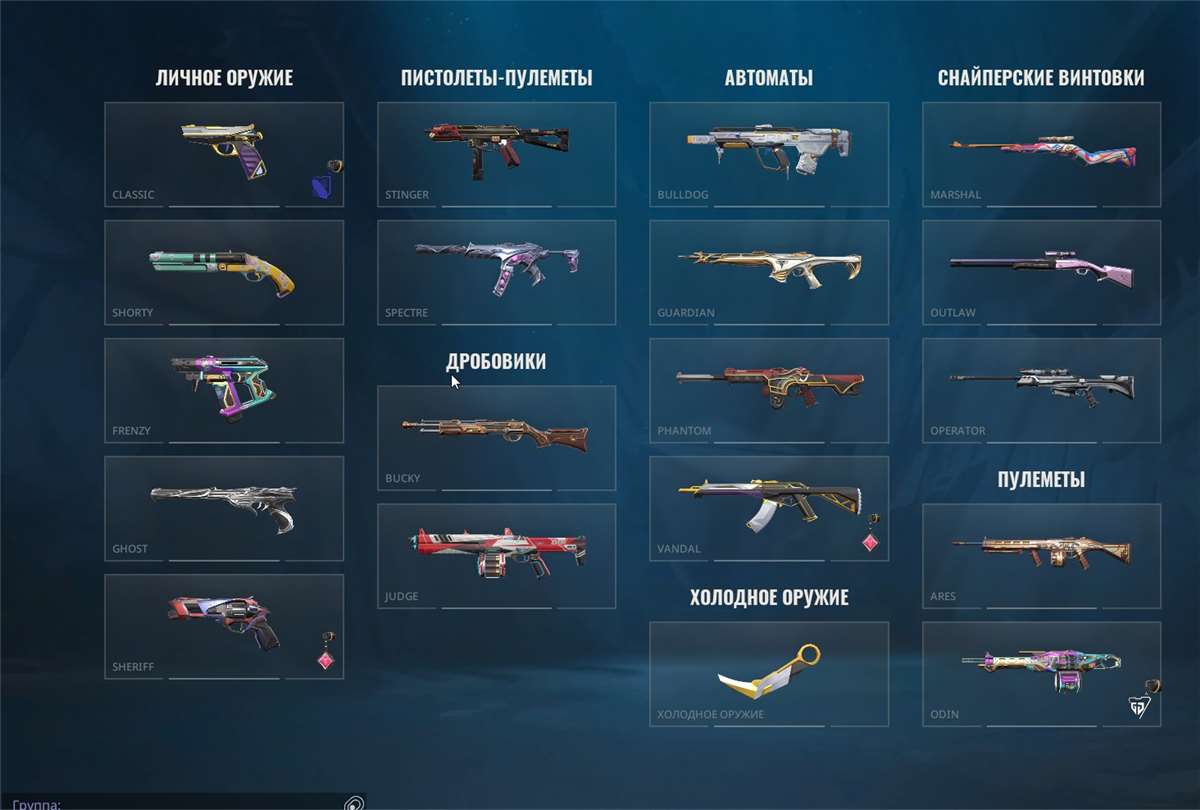Open the melee knife tile
Viewport: 1200px width, 810px height.
[768, 674]
